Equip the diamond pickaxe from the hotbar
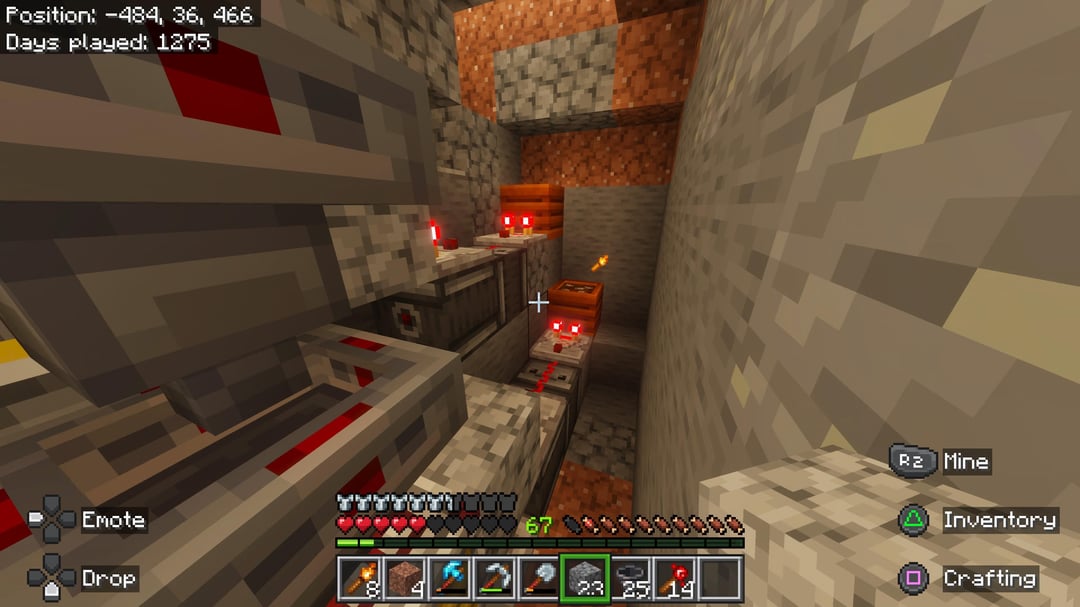The width and height of the screenshot is (1080, 607). [x=449, y=578]
